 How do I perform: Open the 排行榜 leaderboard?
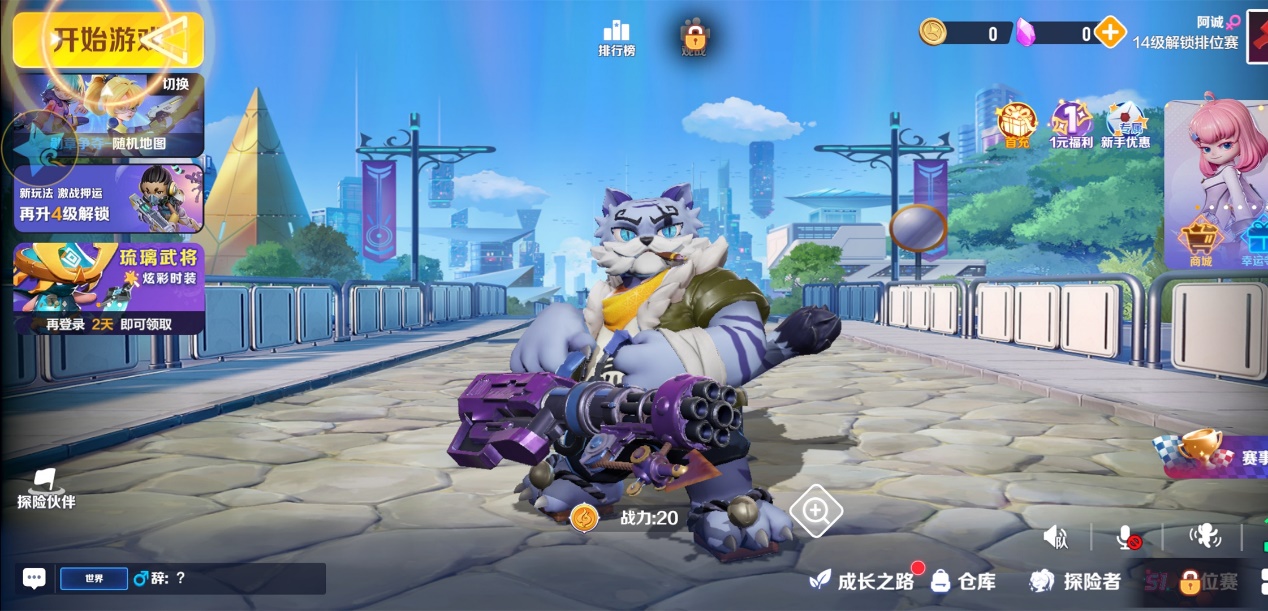point(616,38)
